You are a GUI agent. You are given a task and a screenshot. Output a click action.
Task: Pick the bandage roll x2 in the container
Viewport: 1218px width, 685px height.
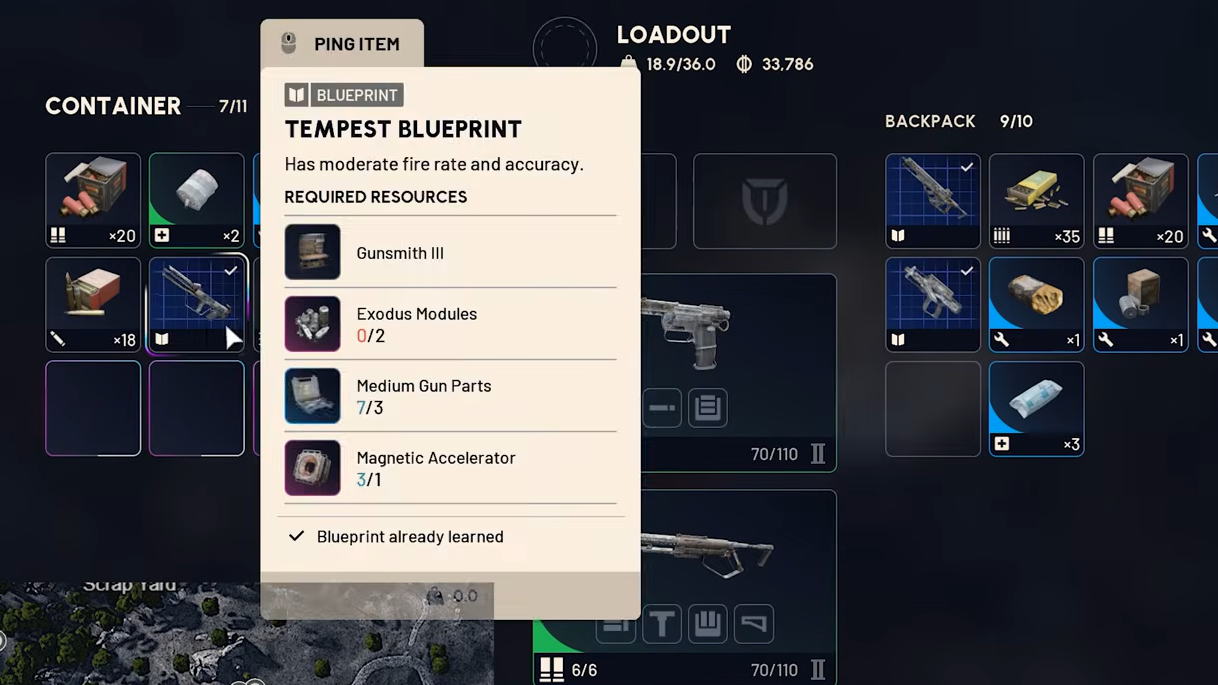point(196,200)
